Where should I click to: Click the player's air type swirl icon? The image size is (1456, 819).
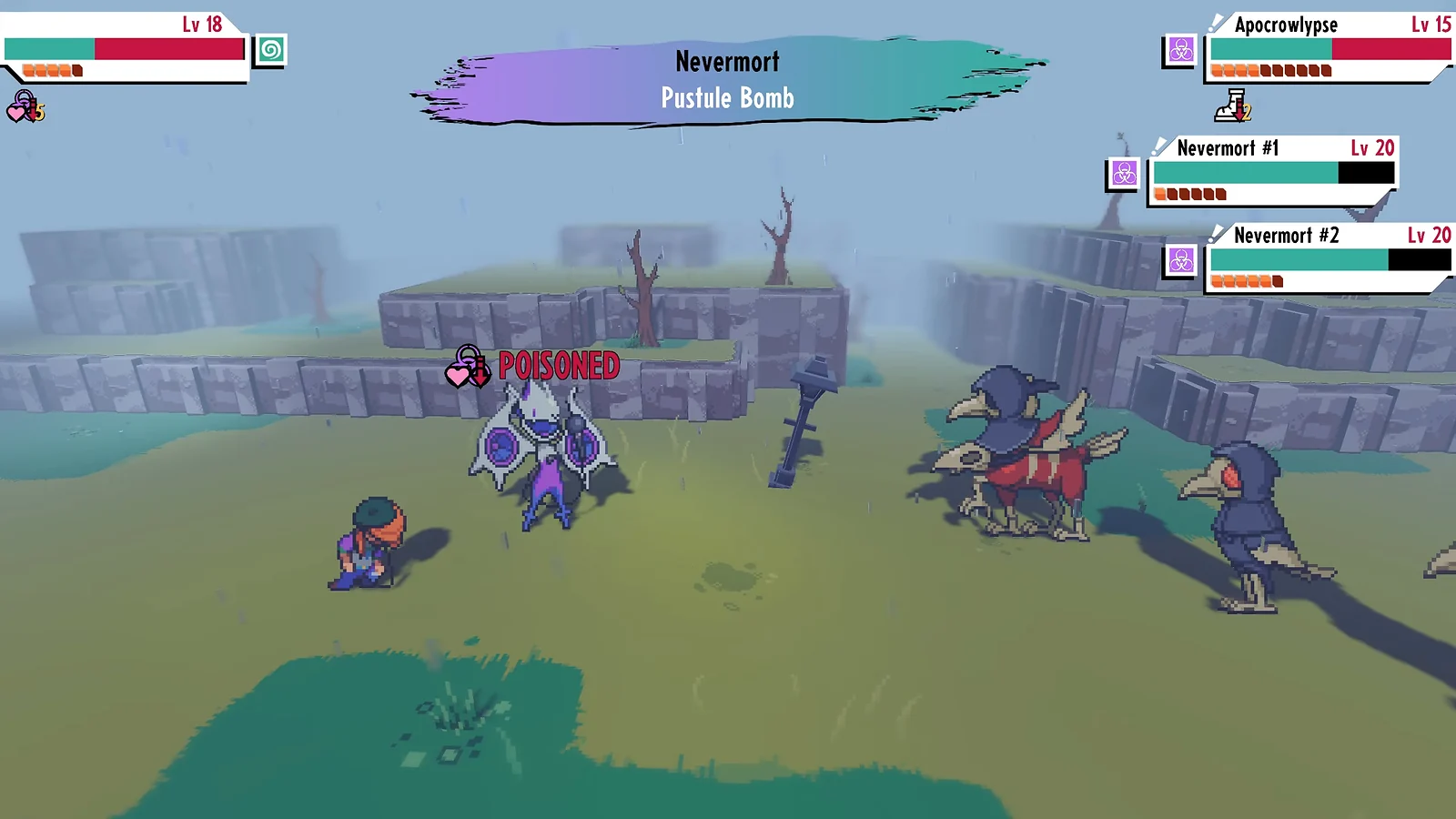click(270, 50)
